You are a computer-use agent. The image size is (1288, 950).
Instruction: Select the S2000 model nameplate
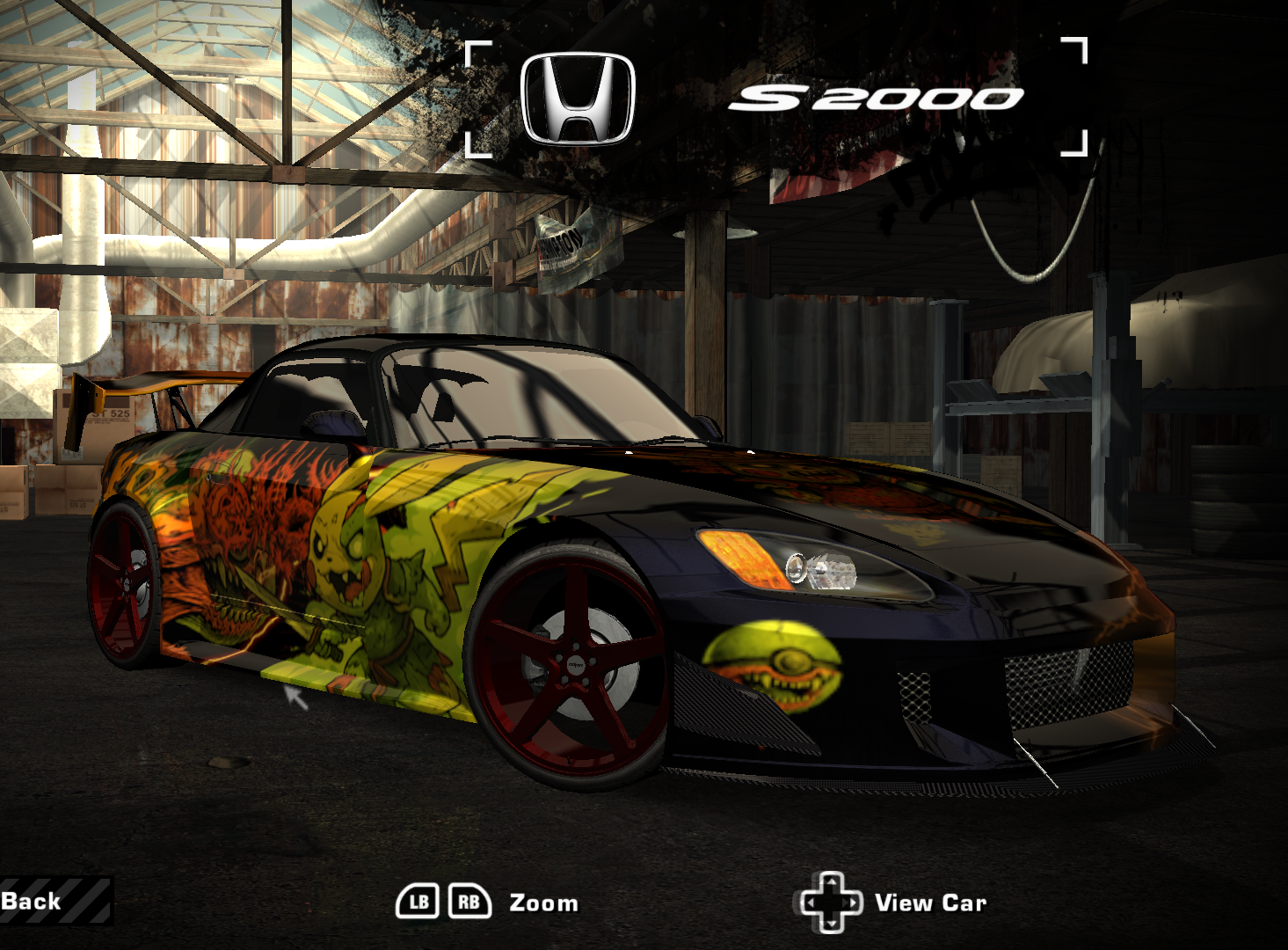click(x=879, y=95)
